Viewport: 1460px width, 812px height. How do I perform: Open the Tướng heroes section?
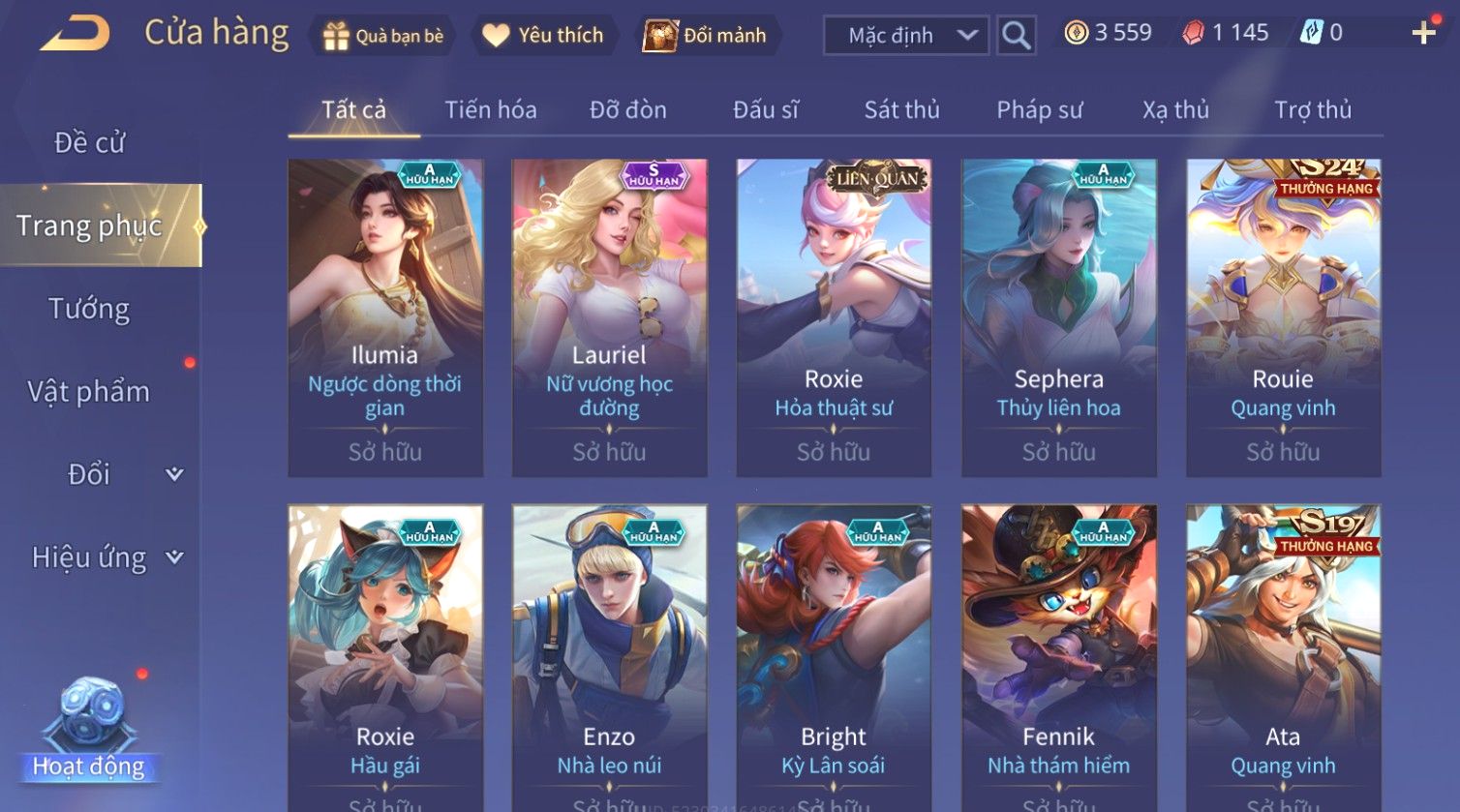[89, 309]
